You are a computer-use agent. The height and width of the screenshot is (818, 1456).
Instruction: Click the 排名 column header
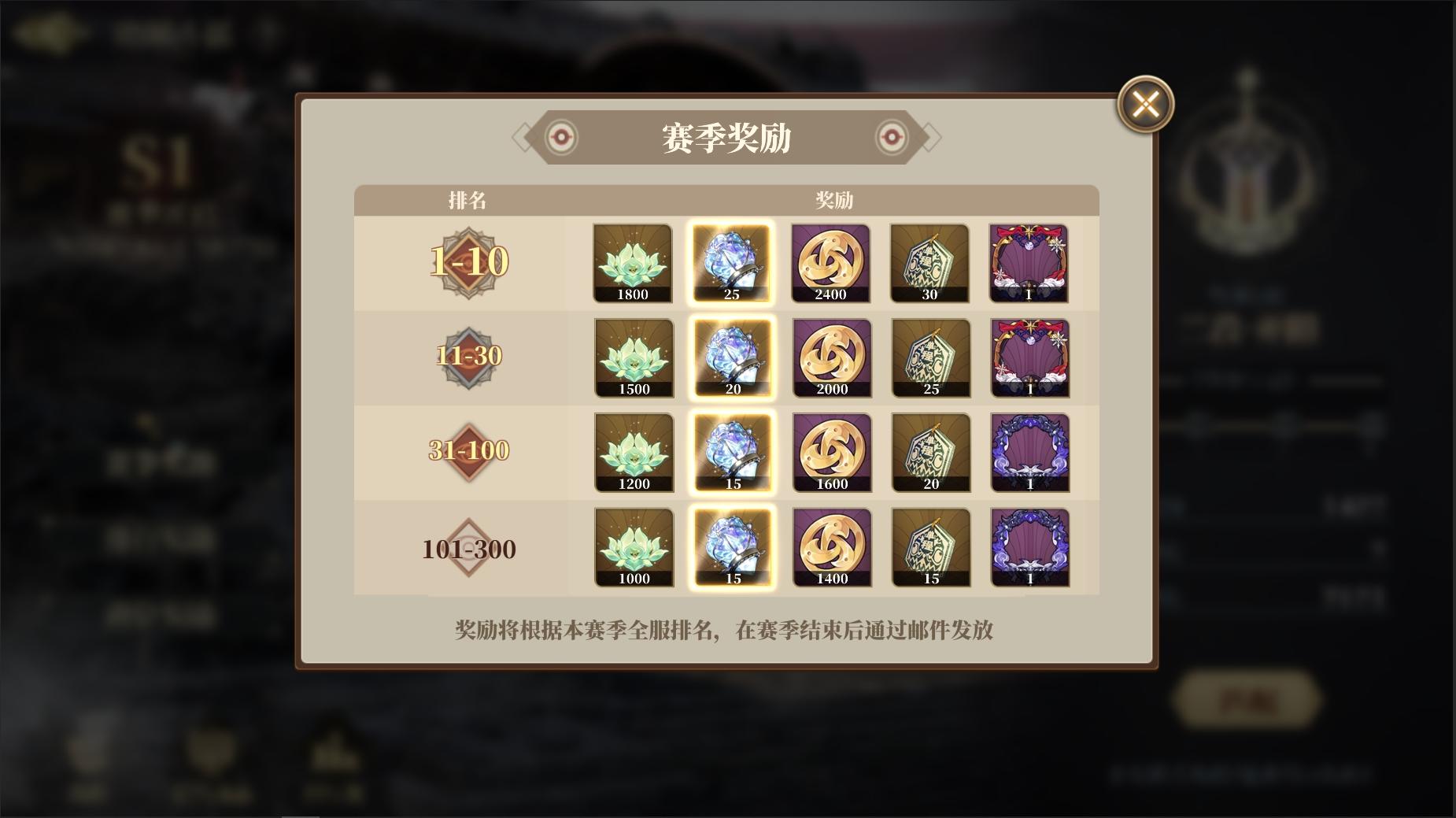(464, 199)
